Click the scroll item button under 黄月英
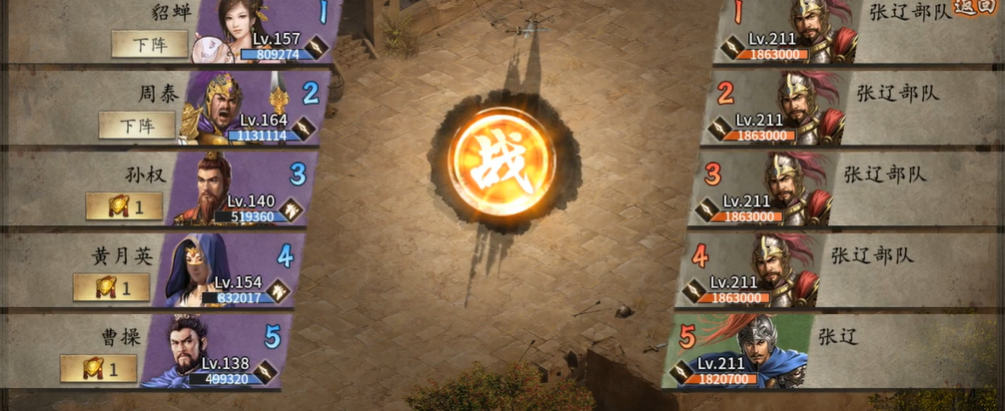This screenshot has height=411, width=1005. [x=111, y=287]
